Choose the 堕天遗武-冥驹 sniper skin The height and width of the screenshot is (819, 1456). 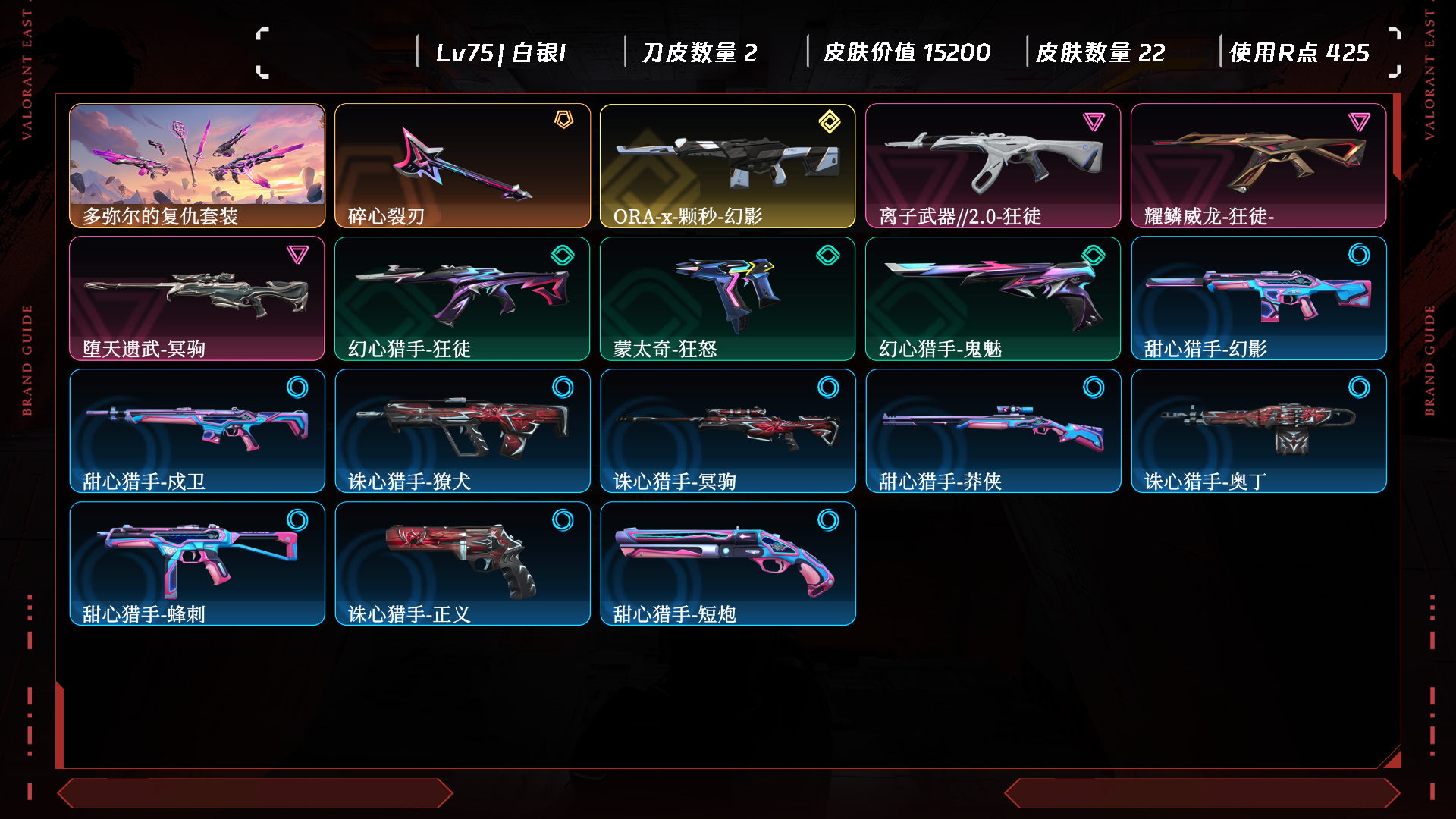tap(197, 298)
